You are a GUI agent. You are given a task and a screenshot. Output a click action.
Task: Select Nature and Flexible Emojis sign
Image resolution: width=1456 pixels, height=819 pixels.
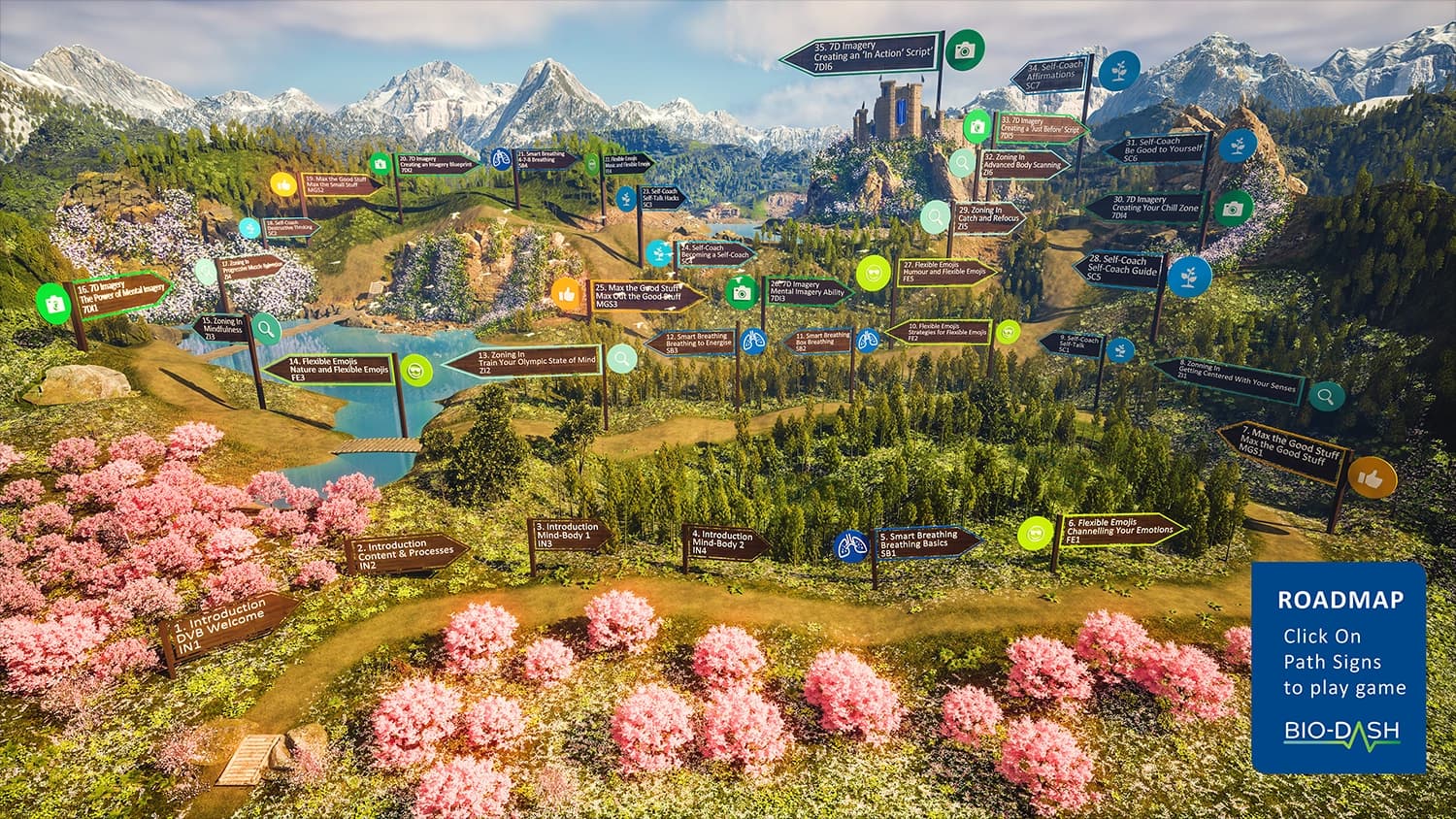[x=335, y=368]
